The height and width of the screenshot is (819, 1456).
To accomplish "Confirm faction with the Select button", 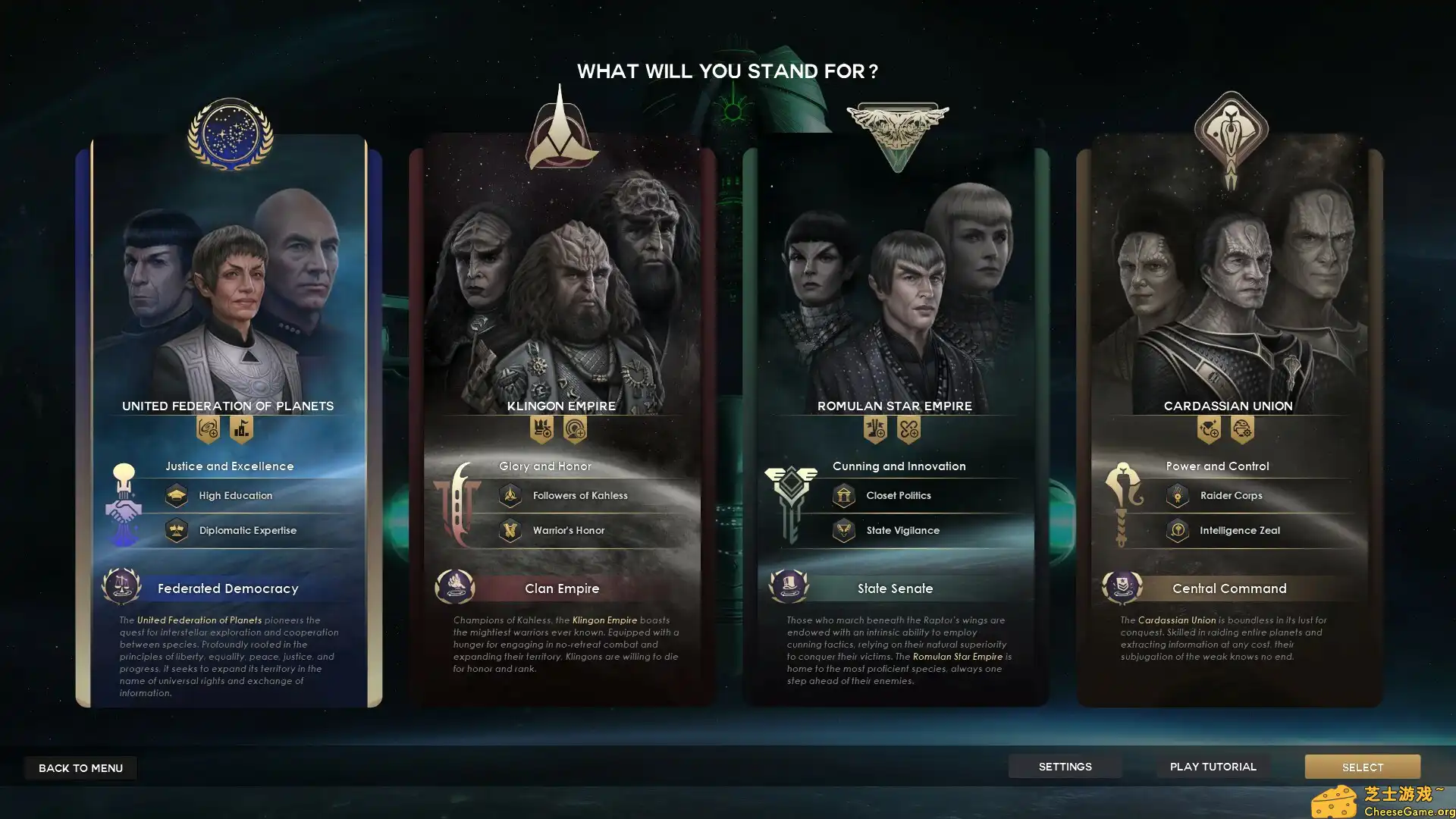I will coord(1362,767).
